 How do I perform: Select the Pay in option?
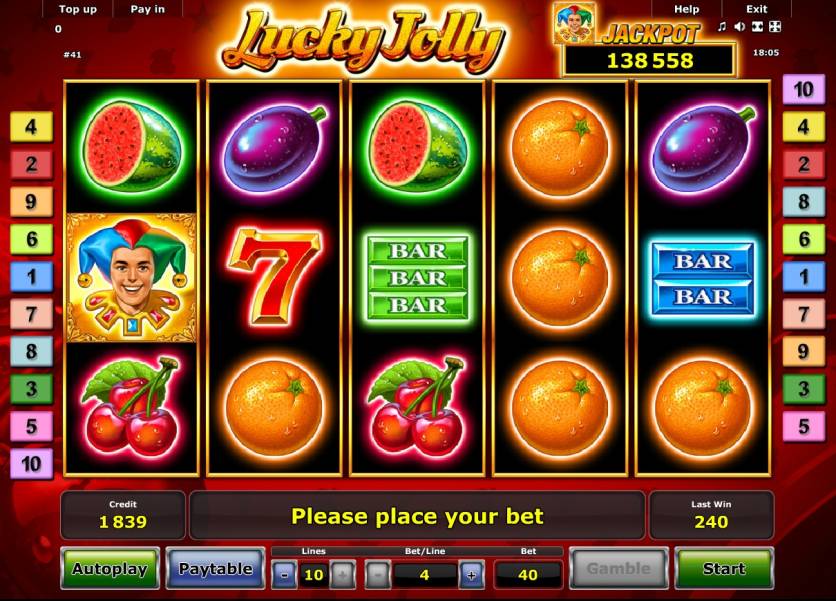pos(147,9)
